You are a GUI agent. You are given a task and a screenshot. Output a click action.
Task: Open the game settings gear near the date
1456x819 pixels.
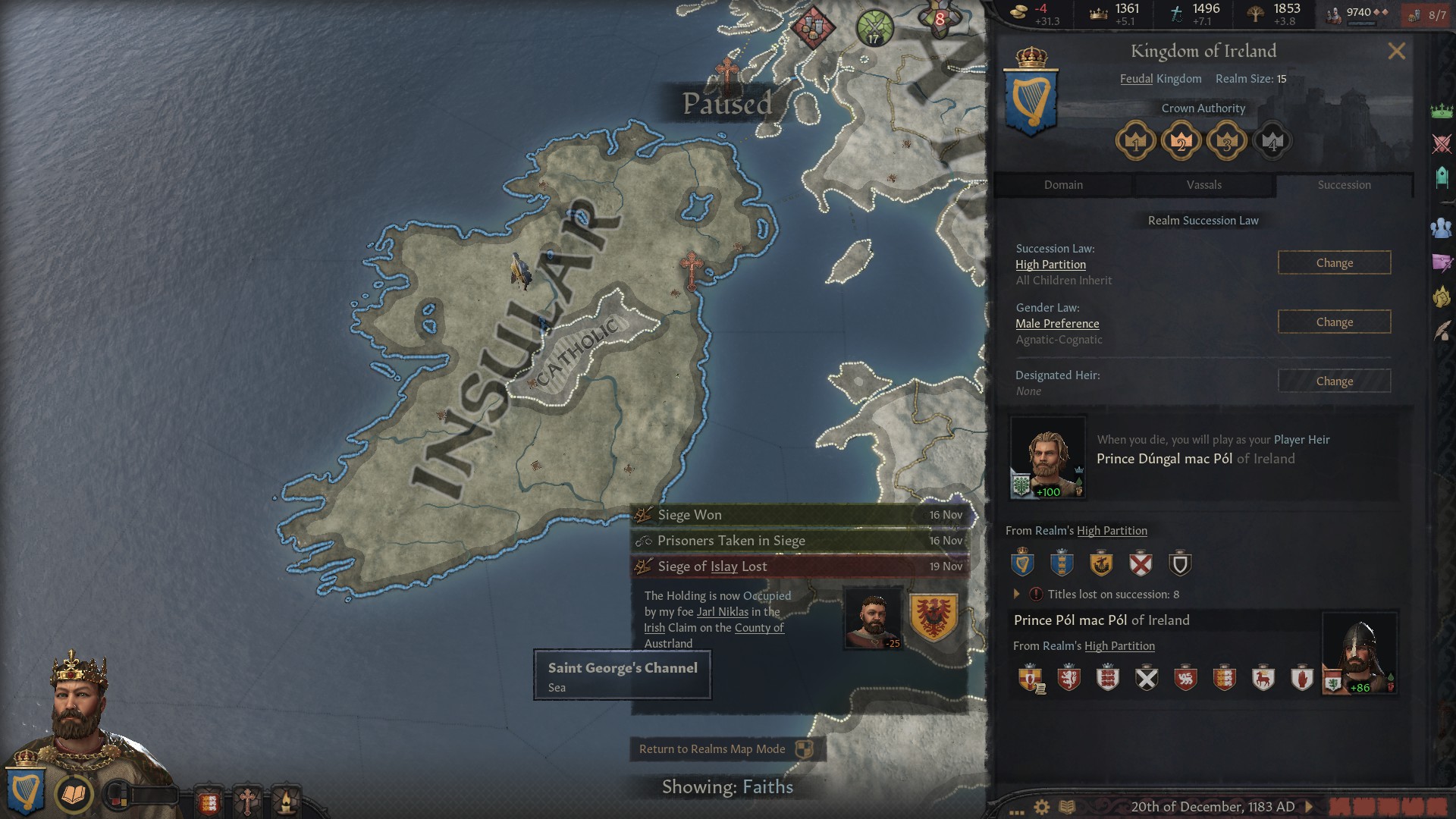[1041, 807]
